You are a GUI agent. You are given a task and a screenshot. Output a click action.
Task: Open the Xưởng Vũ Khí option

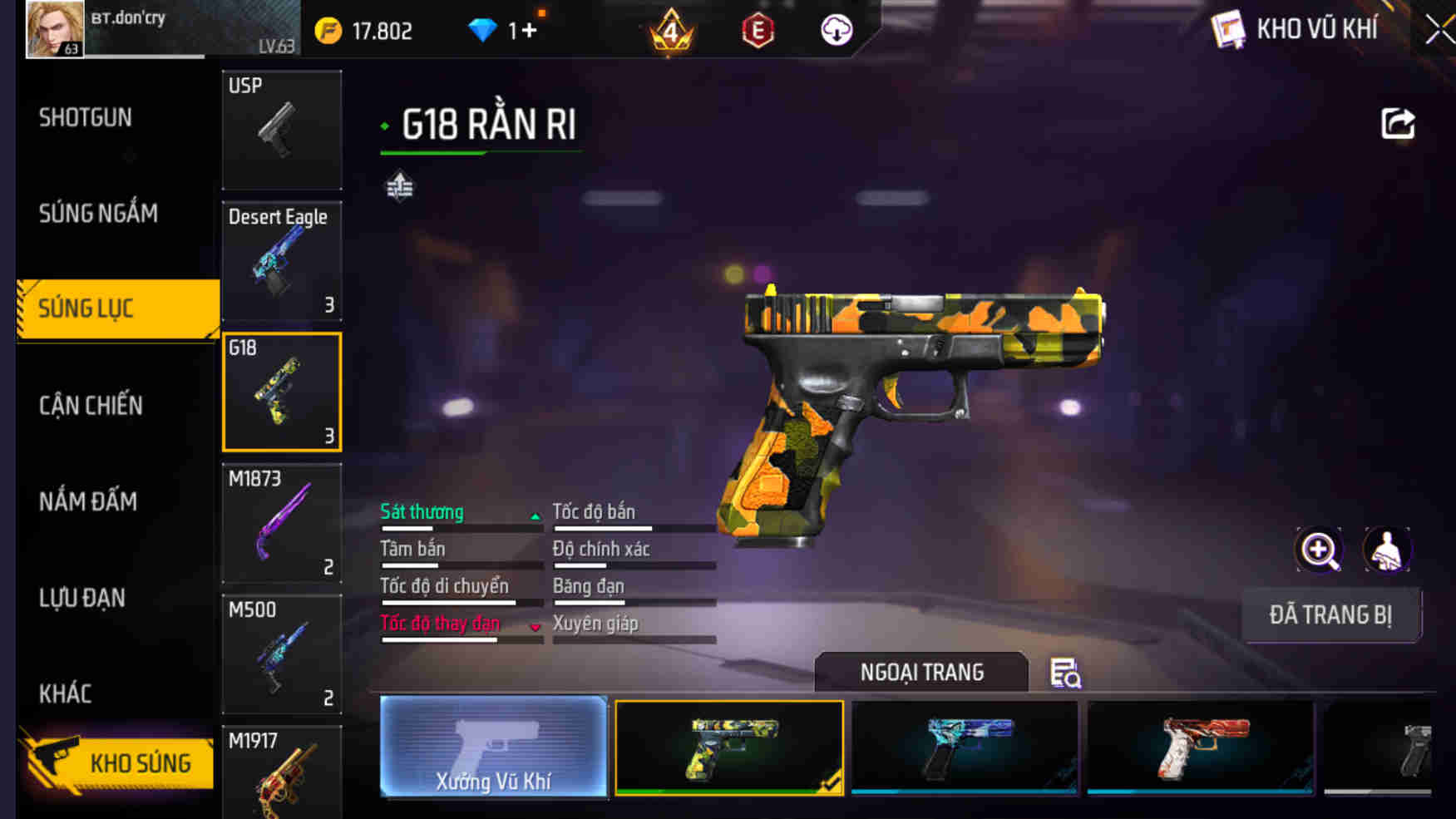495,748
